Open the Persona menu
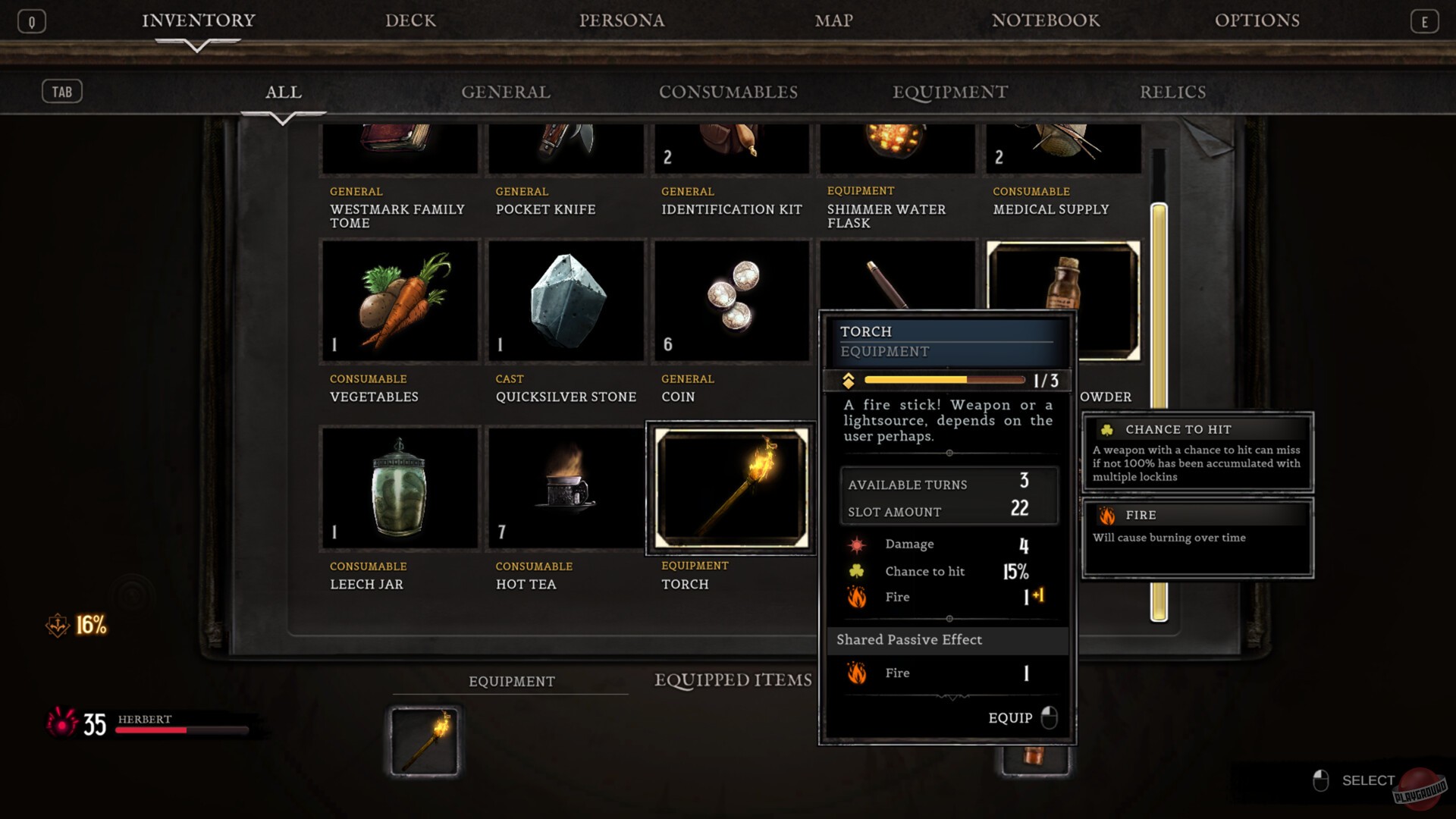The width and height of the screenshot is (1456, 819). coord(622,20)
